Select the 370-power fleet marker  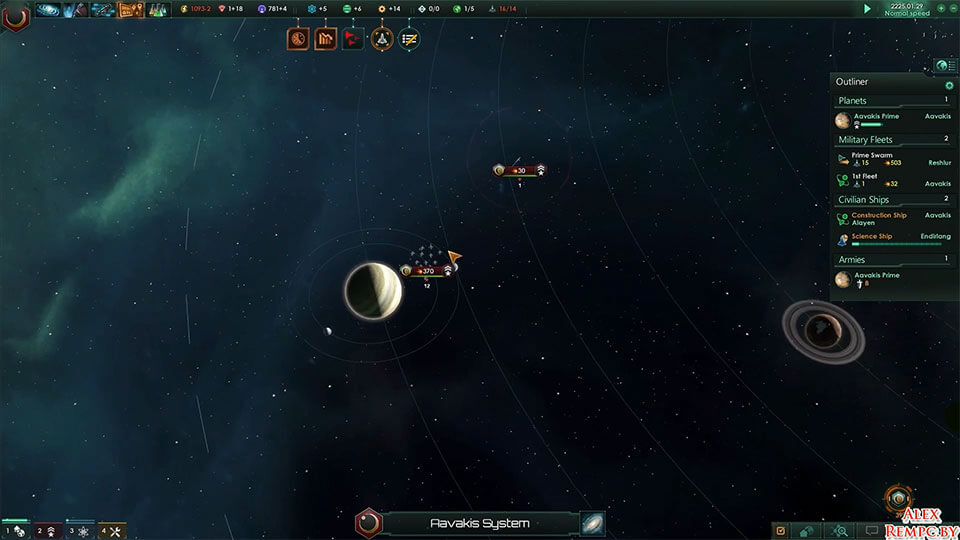(426, 271)
